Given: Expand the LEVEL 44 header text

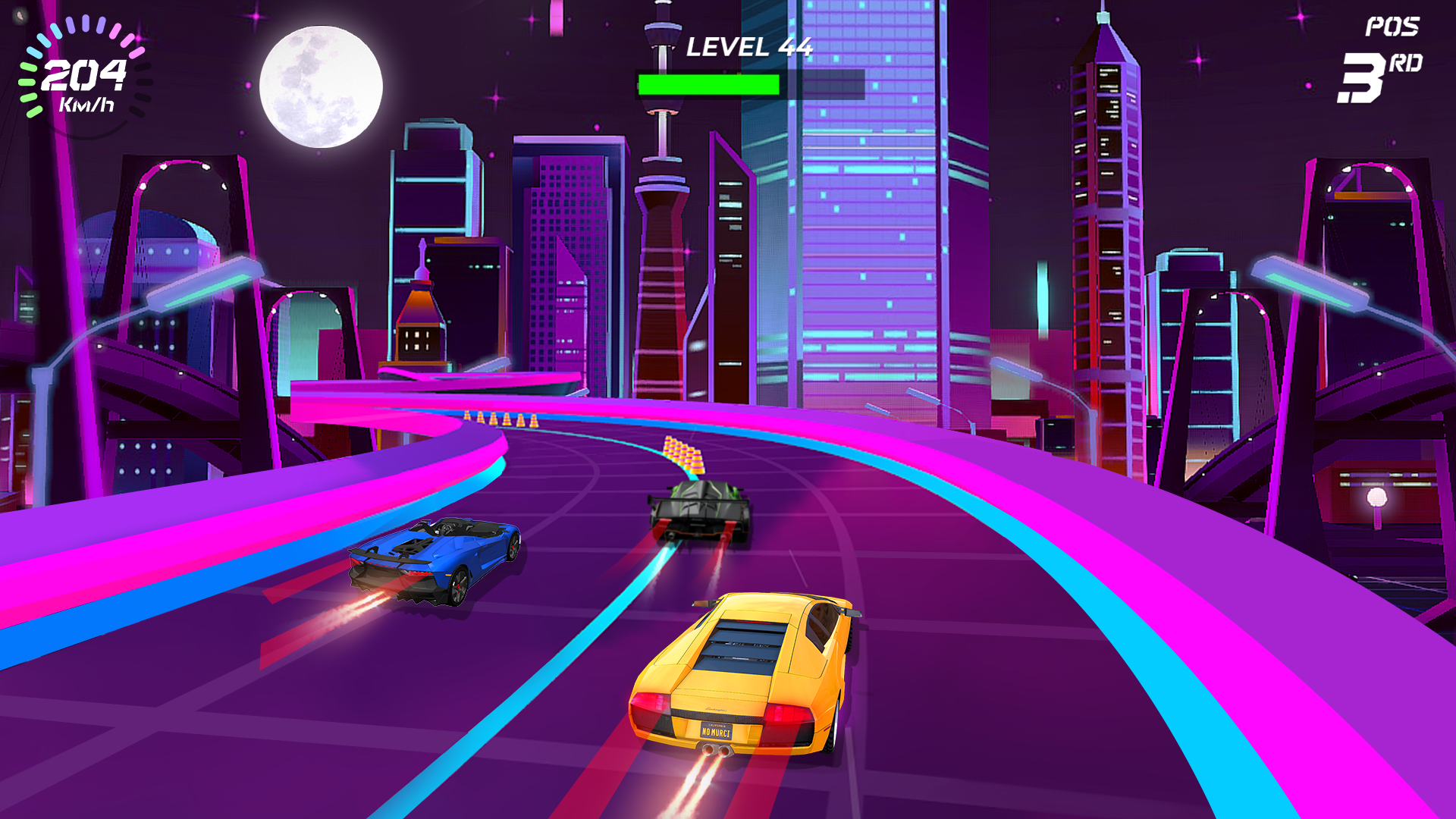Looking at the screenshot, I should click(x=749, y=48).
